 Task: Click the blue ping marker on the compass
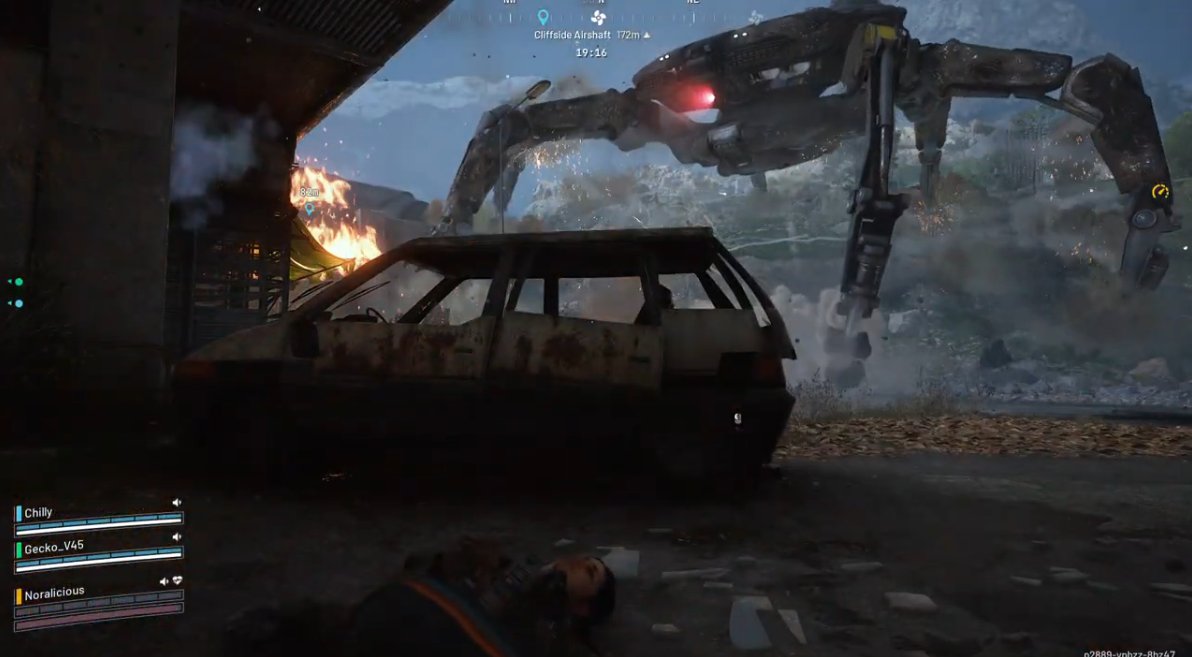pyautogui.click(x=543, y=17)
